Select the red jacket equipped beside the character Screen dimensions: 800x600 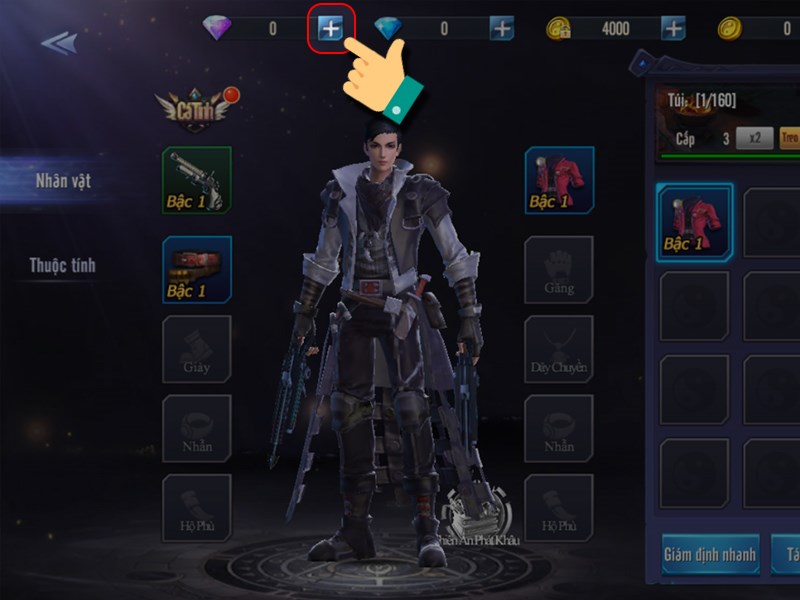click(x=559, y=181)
